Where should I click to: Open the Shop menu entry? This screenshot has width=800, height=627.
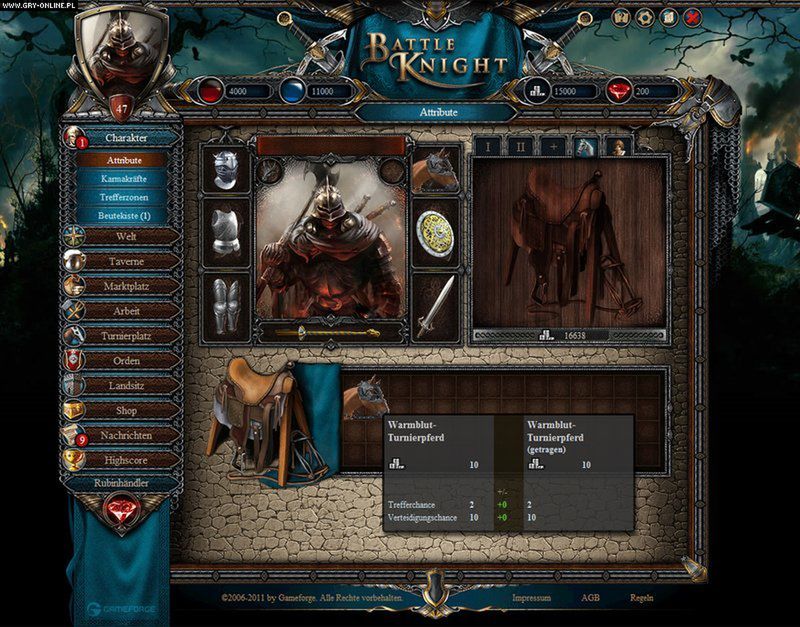coord(126,410)
